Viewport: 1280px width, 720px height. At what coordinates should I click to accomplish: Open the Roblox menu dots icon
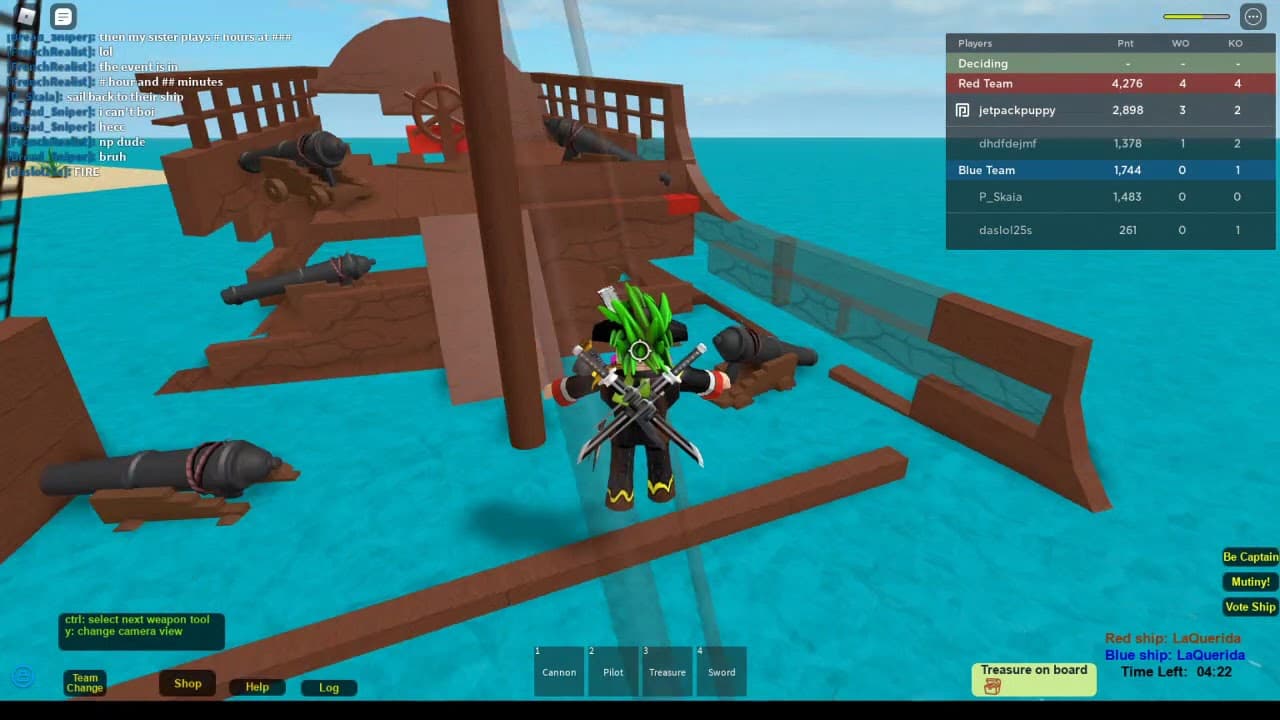click(x=1252, y=17)
